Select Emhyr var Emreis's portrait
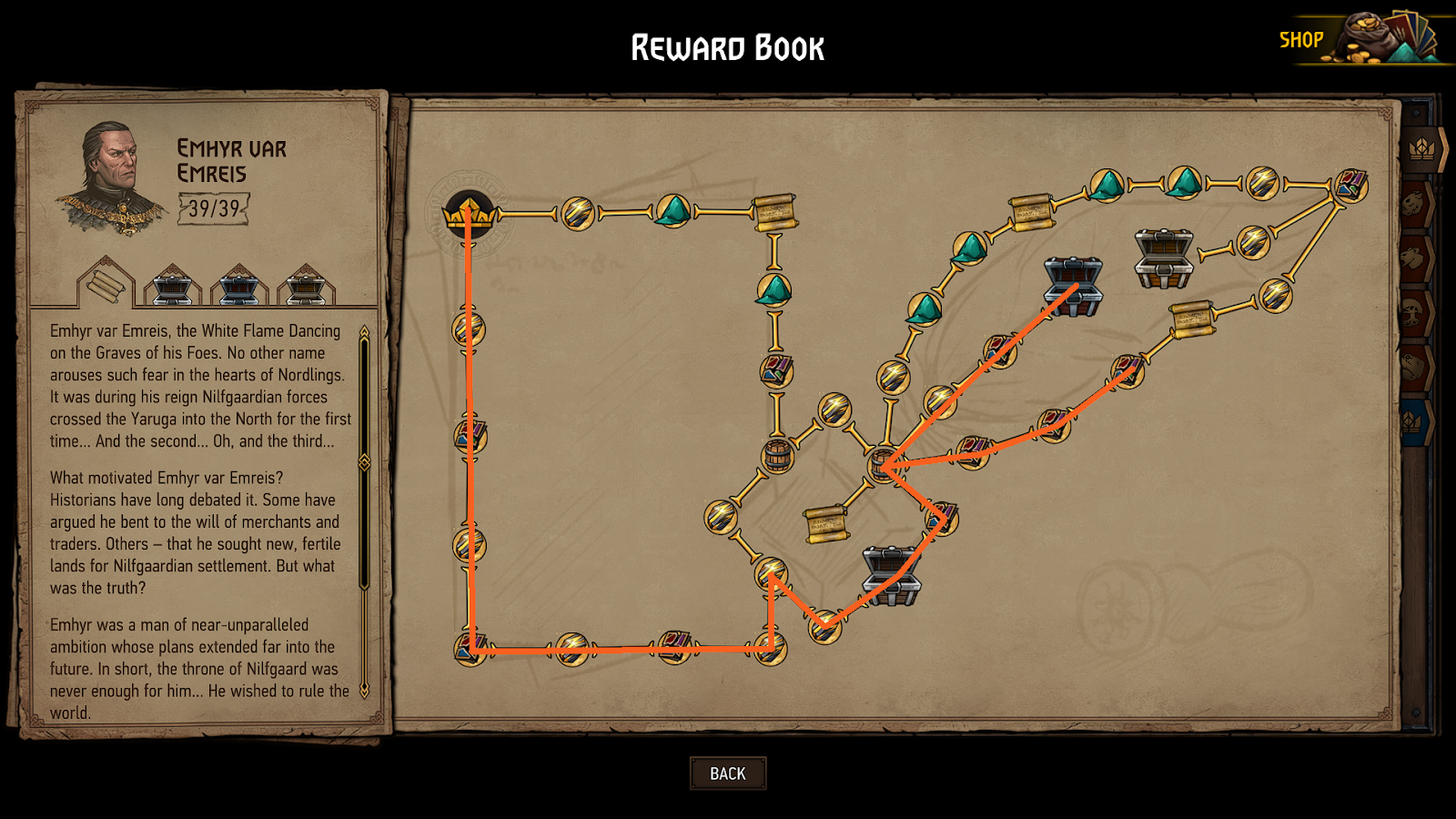 coord(111,168)
